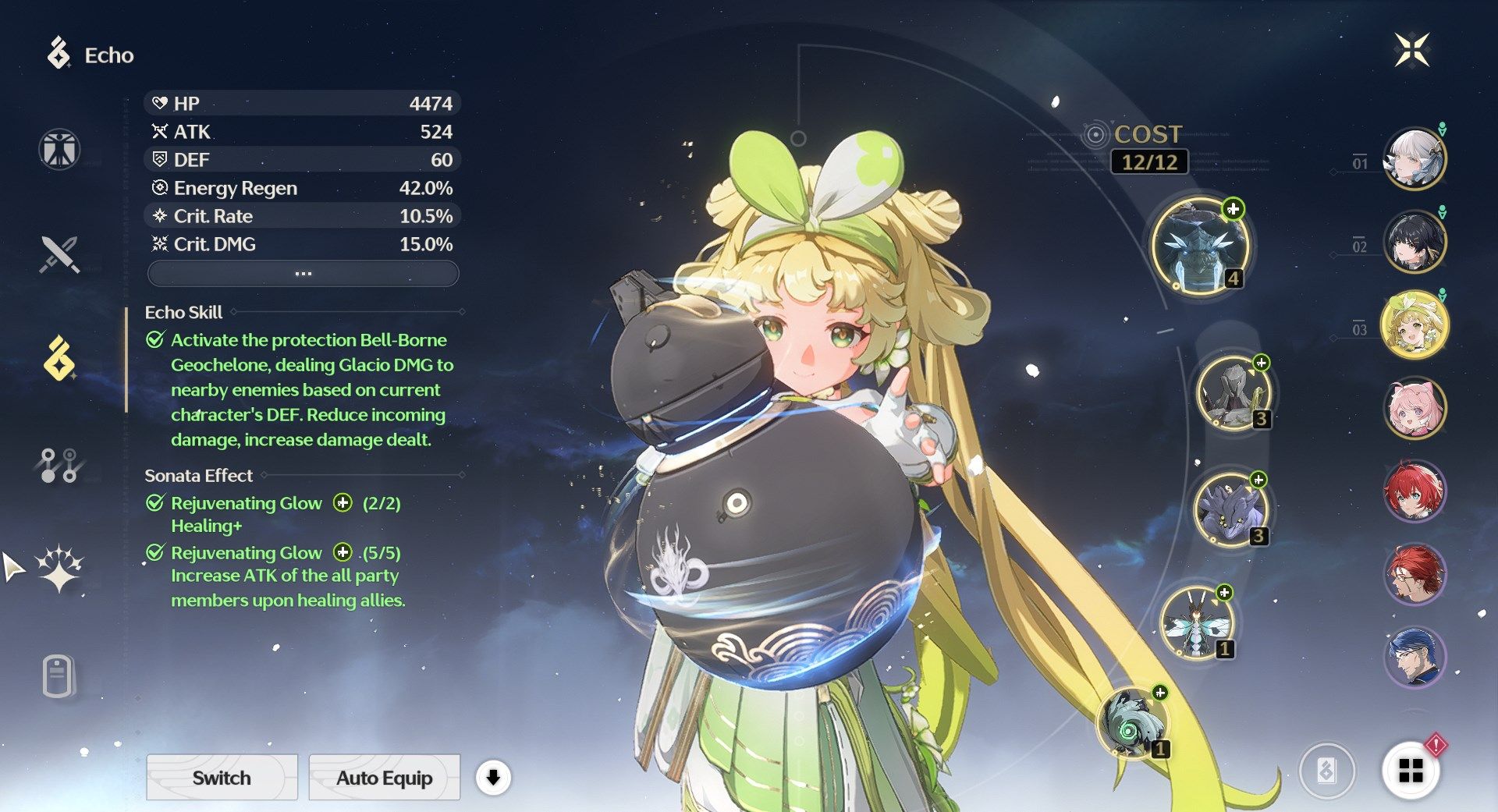Switch to the crossed swords weapon tab
The width and height of the screenshot is (1498, 812).
tap(59, 254)
